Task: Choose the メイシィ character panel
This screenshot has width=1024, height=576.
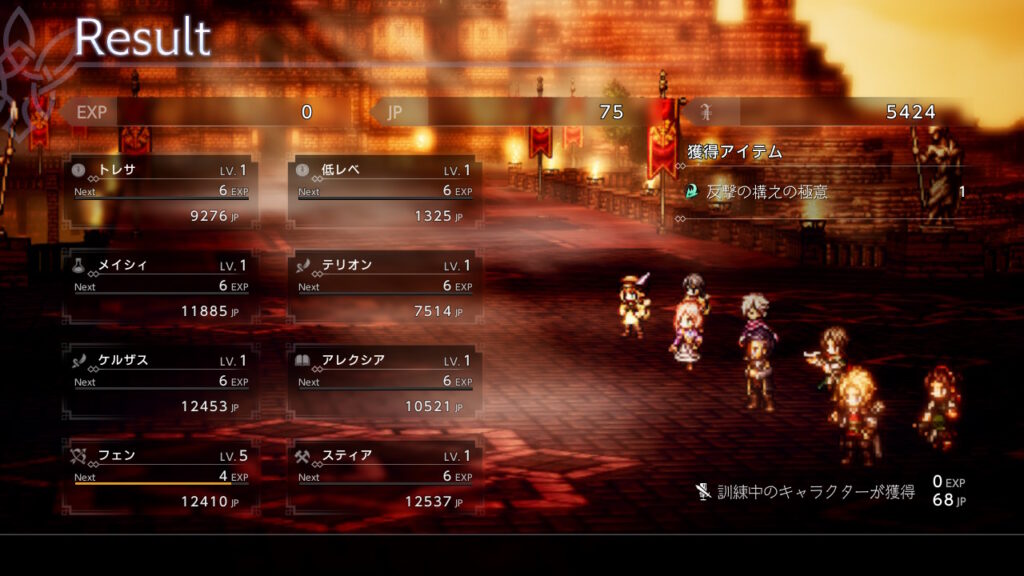Action: pos(161,286)
